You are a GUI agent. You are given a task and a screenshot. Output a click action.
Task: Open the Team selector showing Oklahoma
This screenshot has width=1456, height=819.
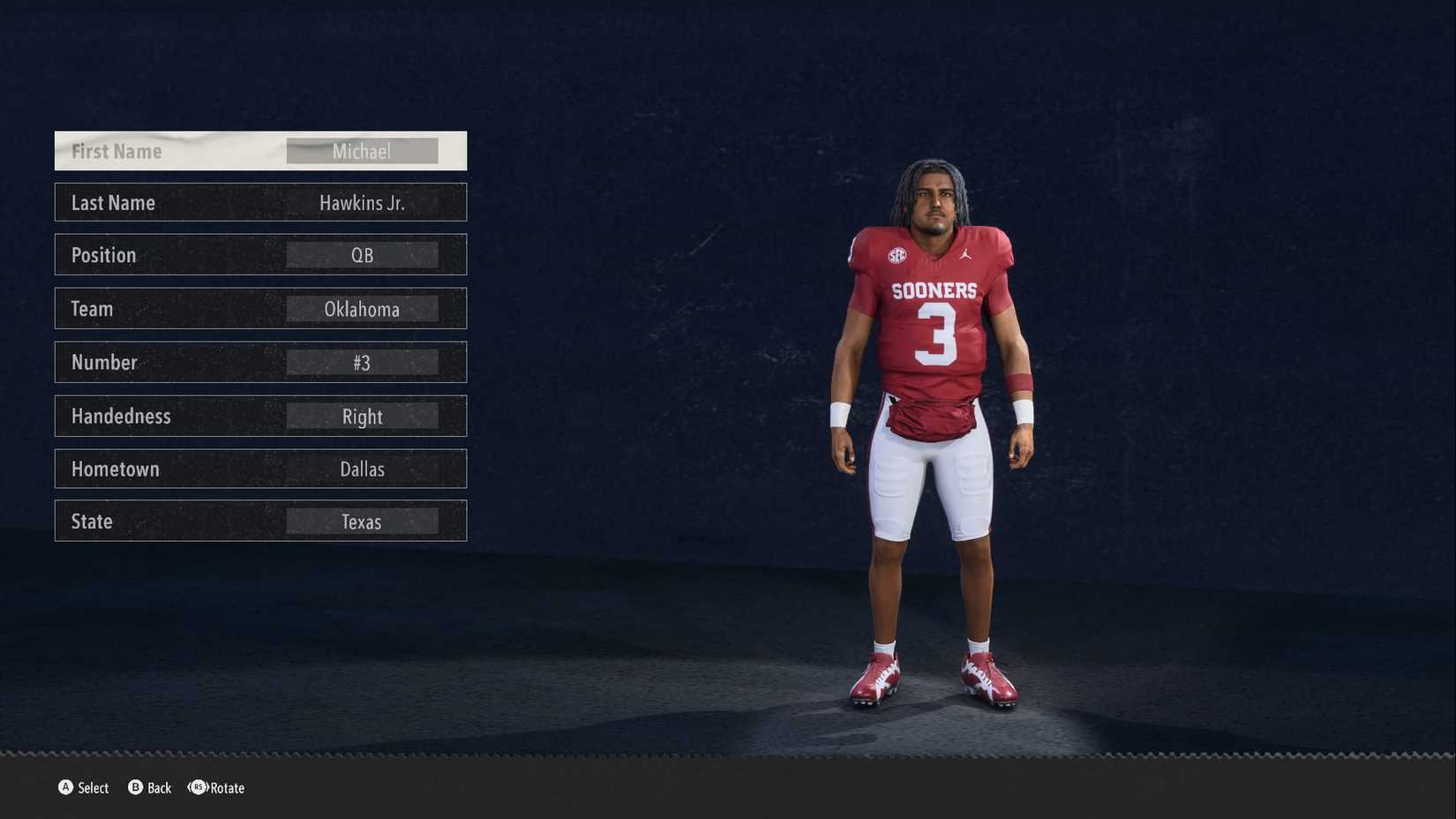tap(362, 309)
